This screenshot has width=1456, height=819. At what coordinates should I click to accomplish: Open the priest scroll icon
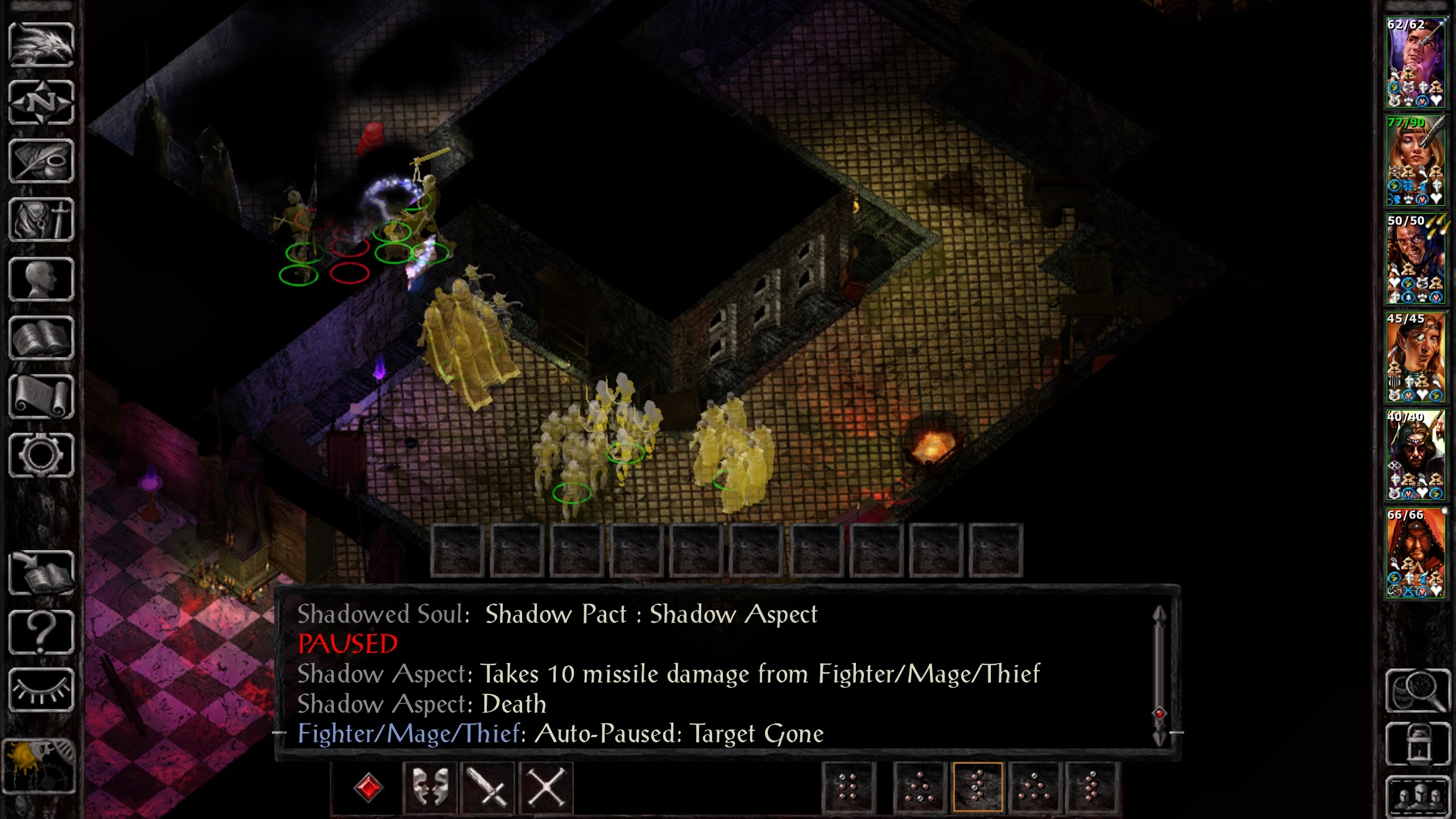[x=41, y=396]
